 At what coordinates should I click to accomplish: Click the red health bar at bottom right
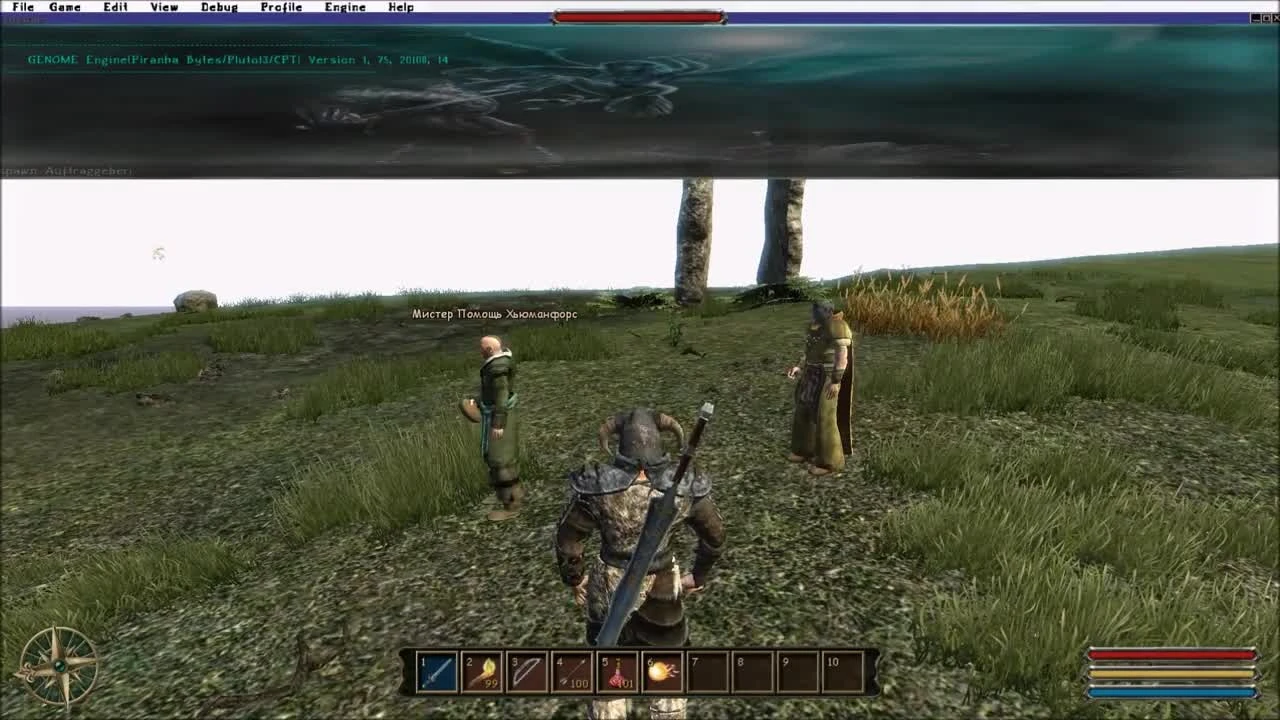tap(1172, 655)
